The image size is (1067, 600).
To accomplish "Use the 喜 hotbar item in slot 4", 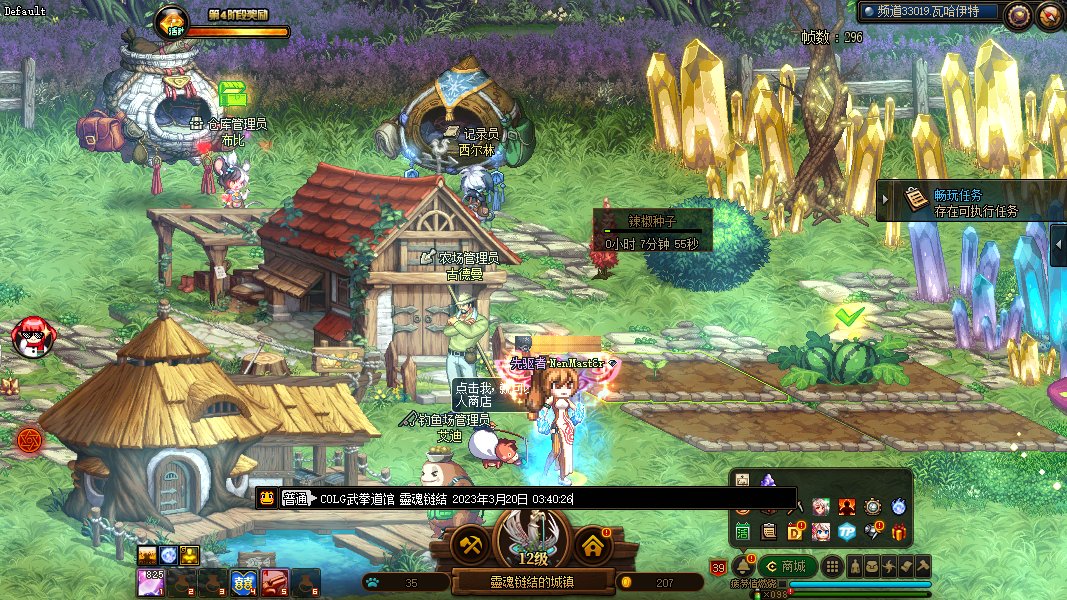I will (x=243, y=582).
